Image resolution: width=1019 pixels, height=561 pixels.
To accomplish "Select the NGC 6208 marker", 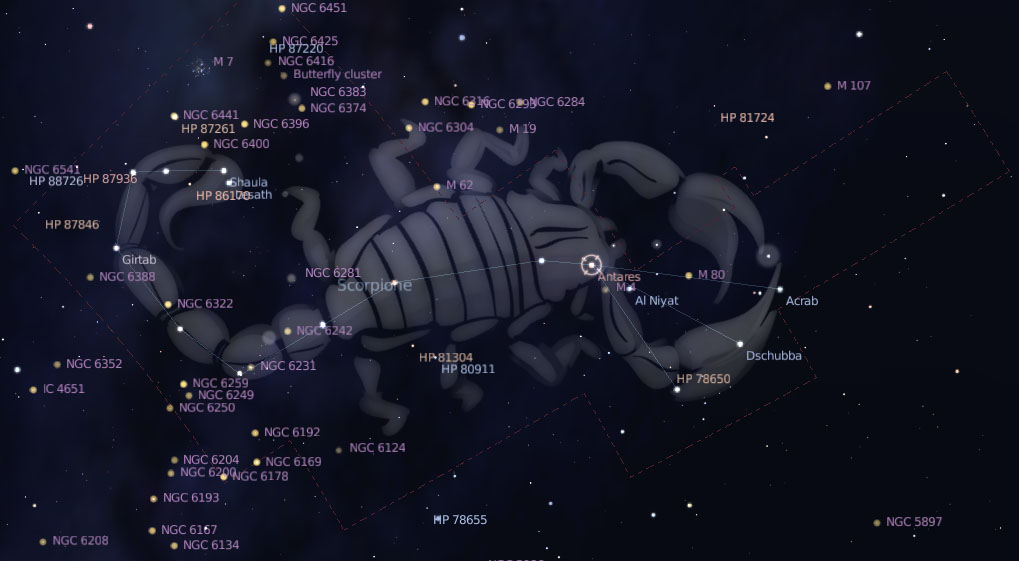I will click(43, 541).
